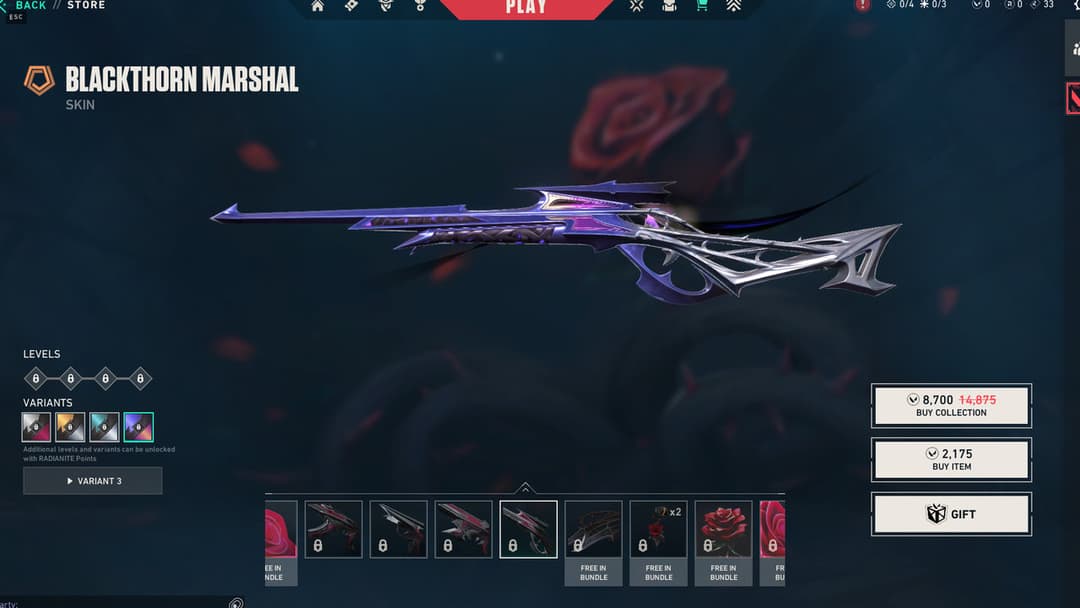1080x608 pixels.
Task: Select the purple and orange variant swatch
Action: tap(139, 428)
